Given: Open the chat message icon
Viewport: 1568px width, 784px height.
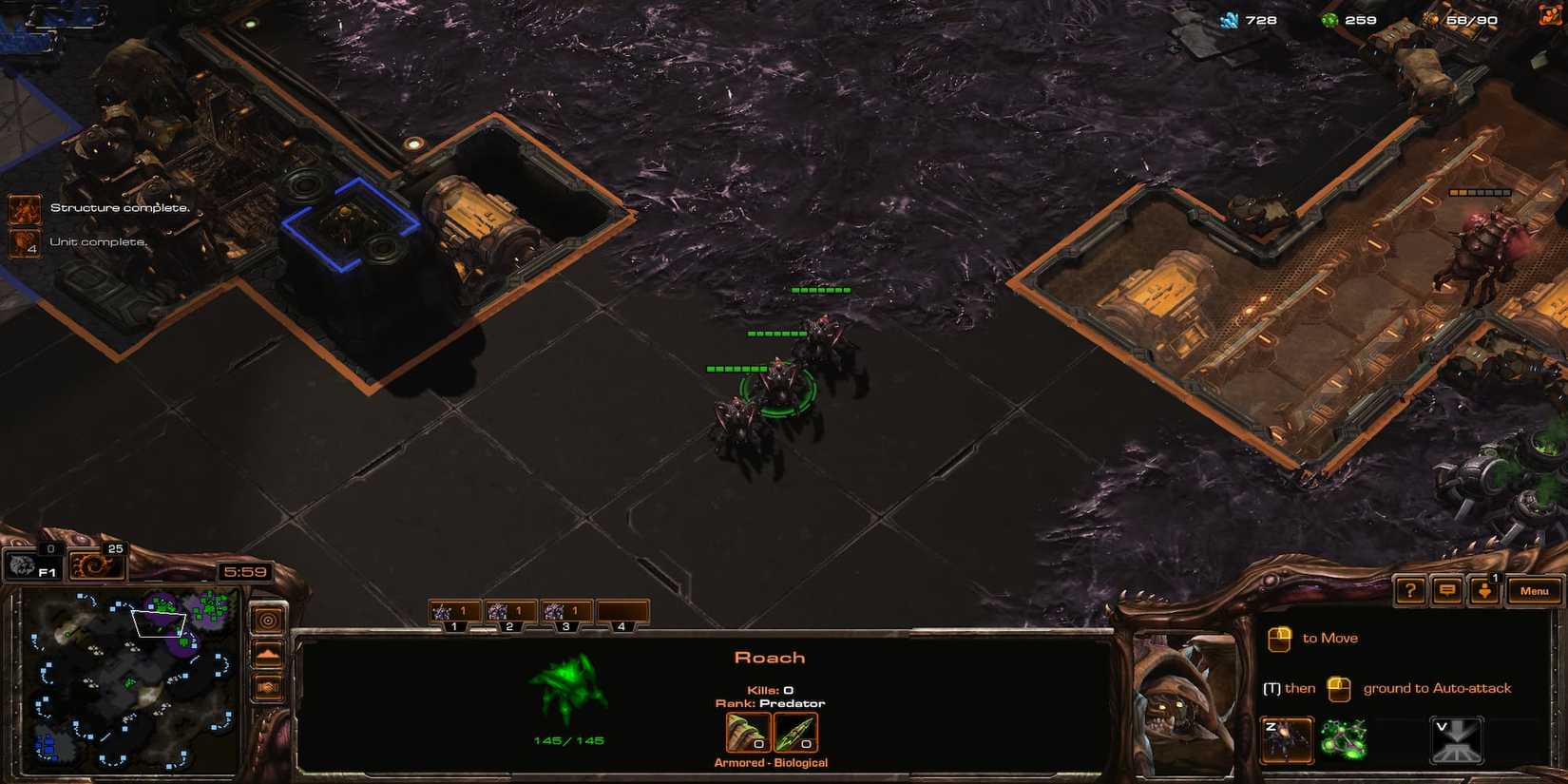Looking at the screenshot, I should tap(1446, 590).
